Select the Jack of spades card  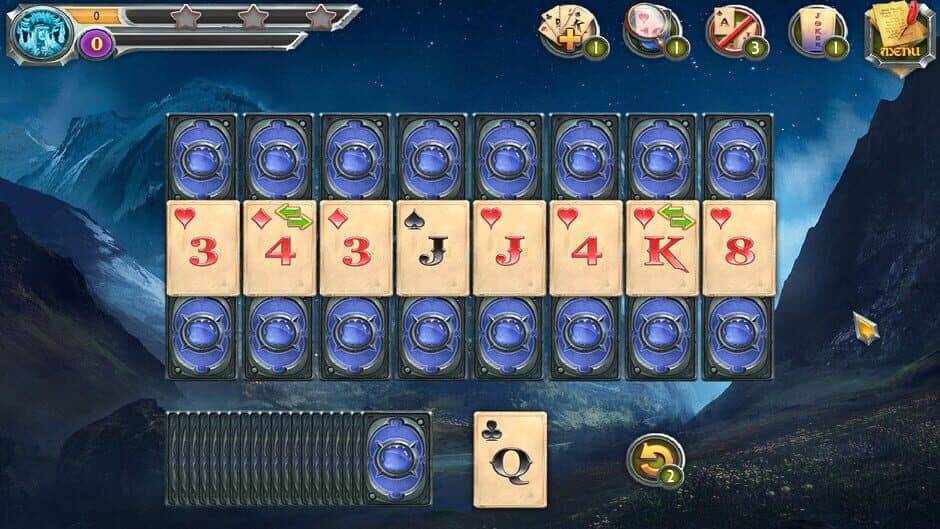pyautogui.click(x=433, y=248)
